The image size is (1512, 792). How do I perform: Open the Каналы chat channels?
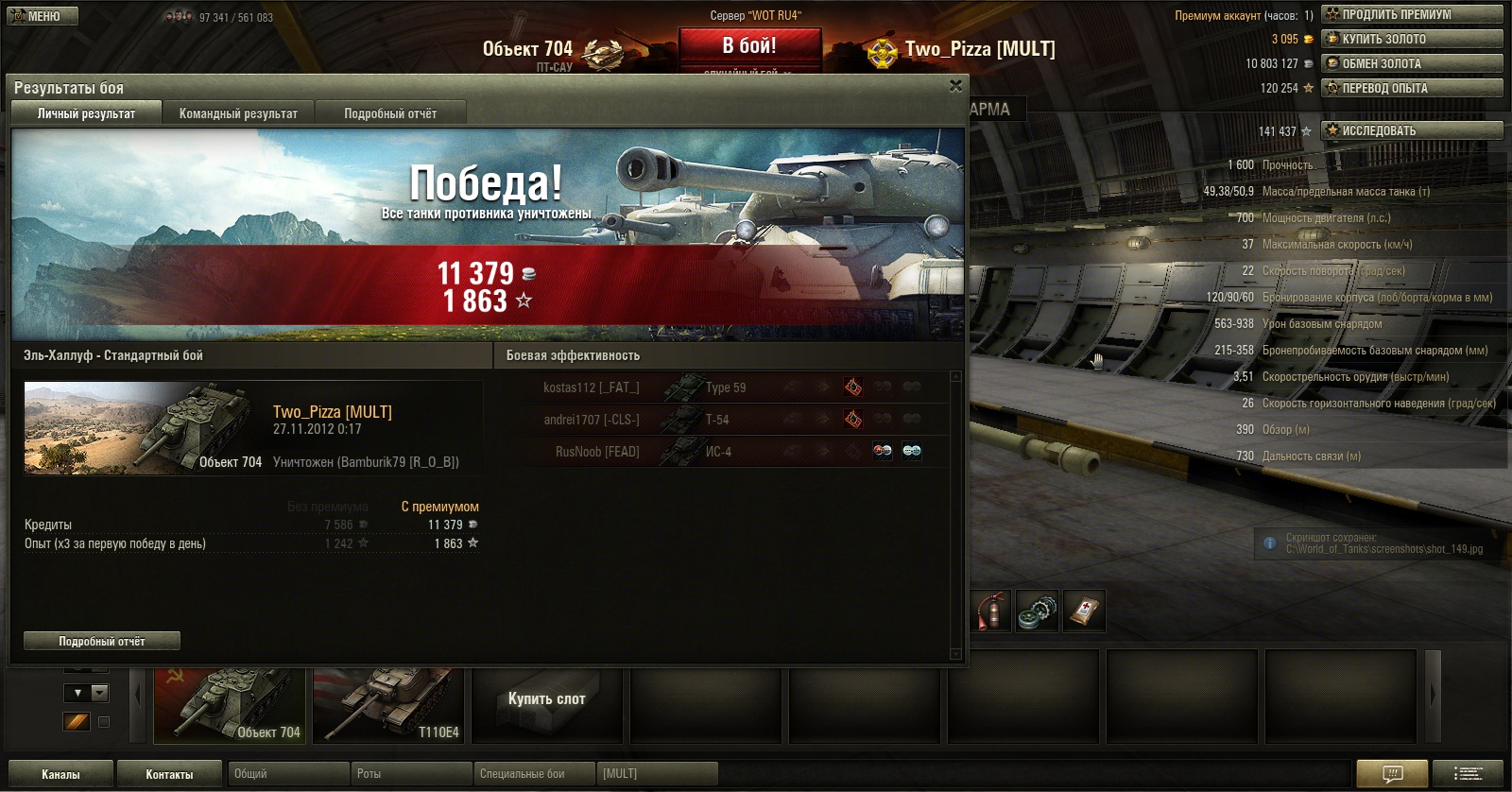[60, 774]
